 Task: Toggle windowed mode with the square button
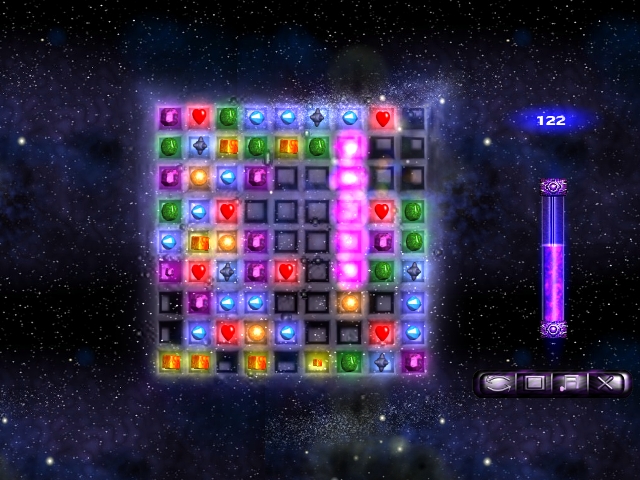coord(534,382)
